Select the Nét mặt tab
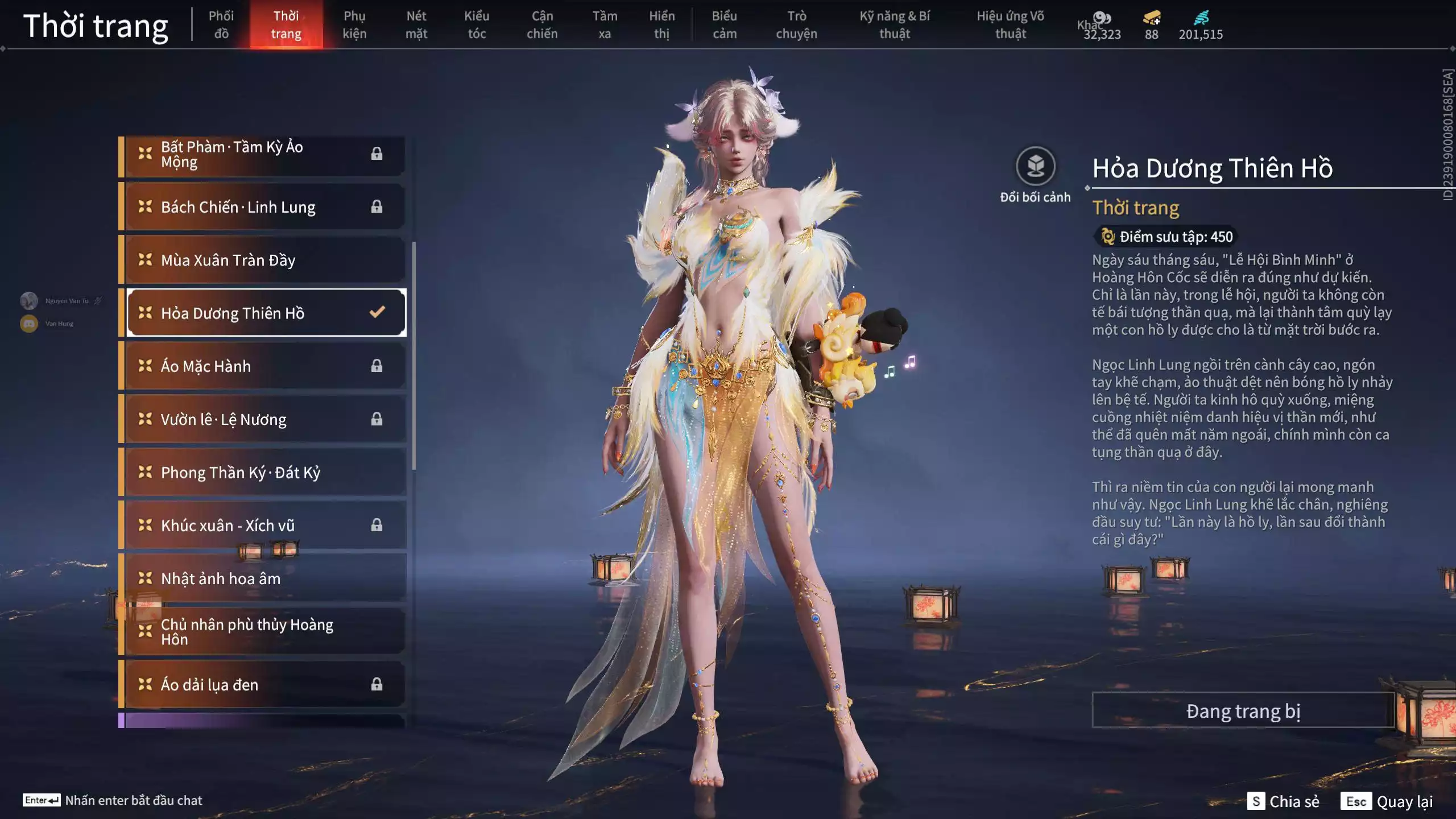Viewport: 1456px width, 819px height. [x=416, y=24]
